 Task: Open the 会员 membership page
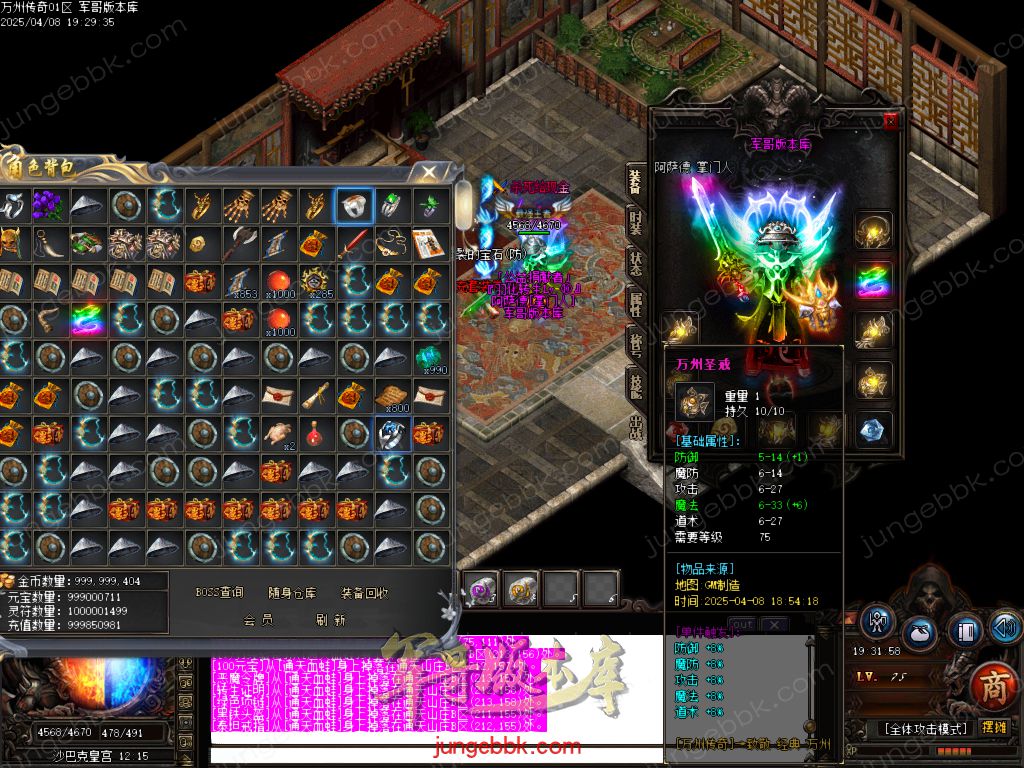tap(258, 620)
